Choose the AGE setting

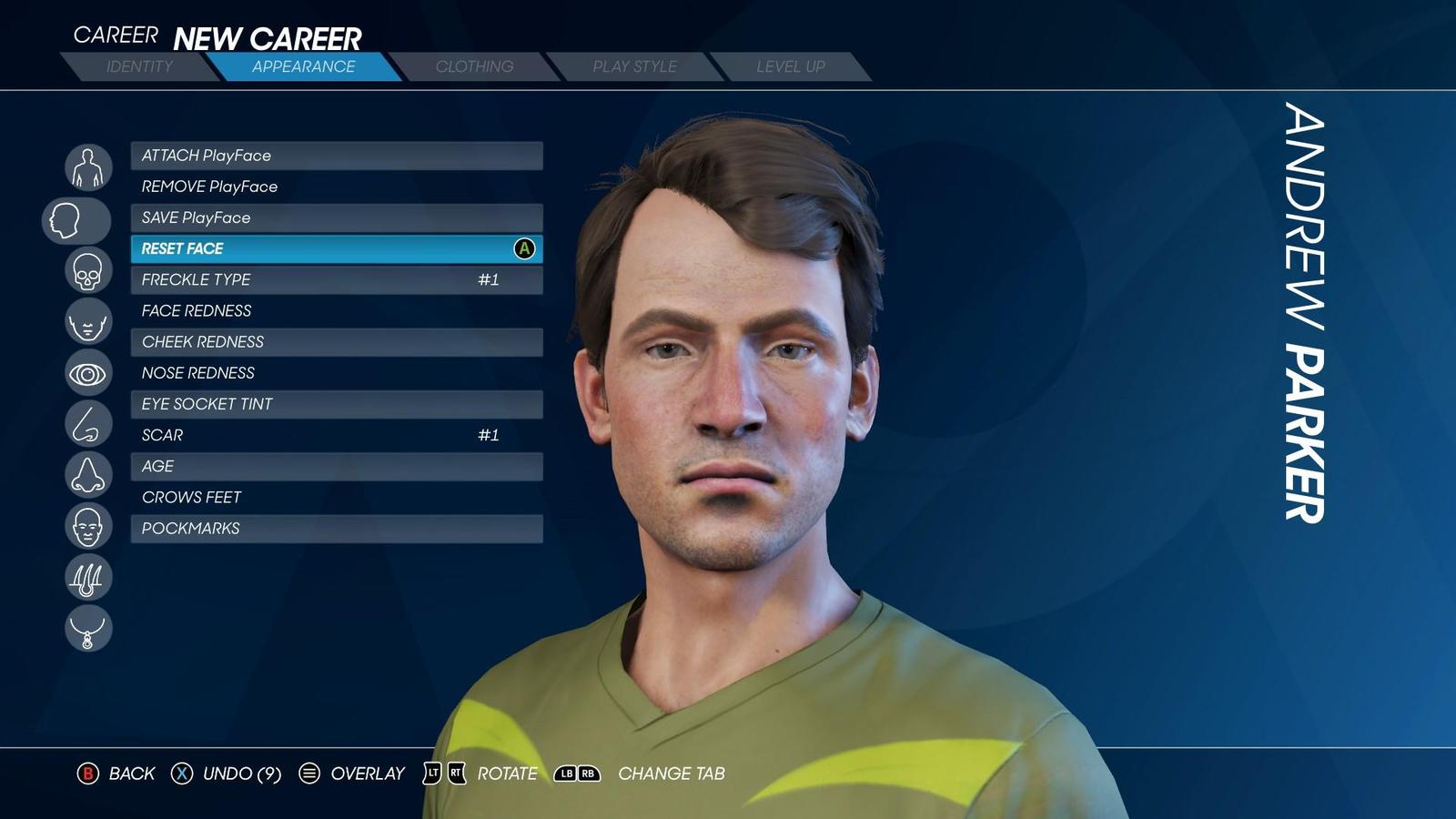pyautogui.click(x=337, y=466)
